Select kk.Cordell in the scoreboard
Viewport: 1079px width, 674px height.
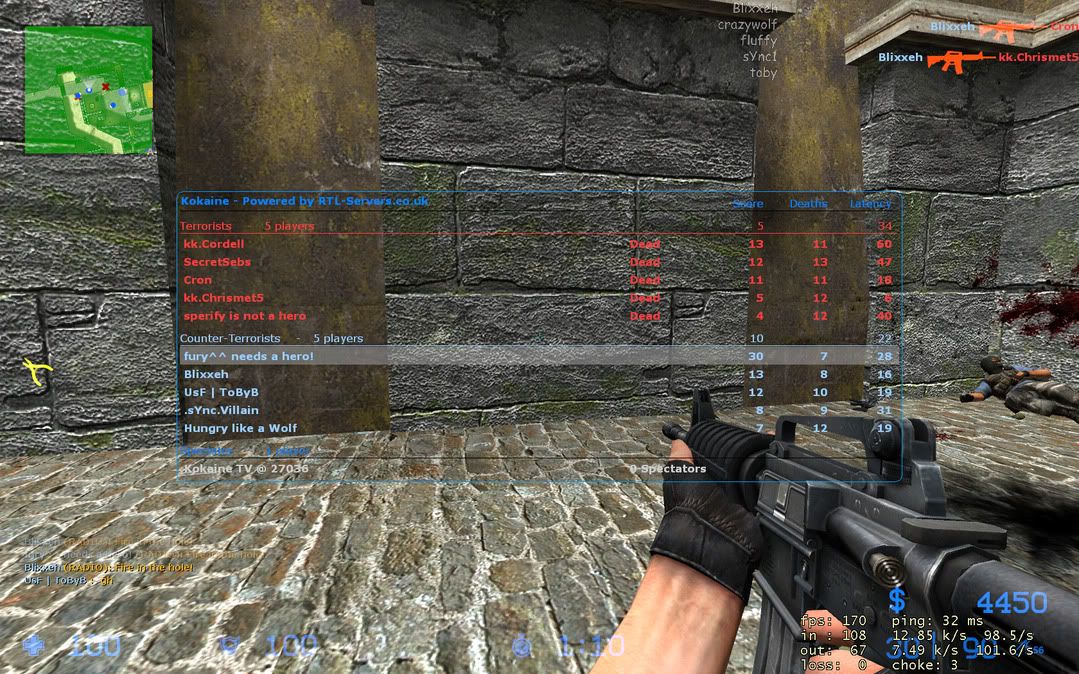pyautogui.click(x=214, y=244)
